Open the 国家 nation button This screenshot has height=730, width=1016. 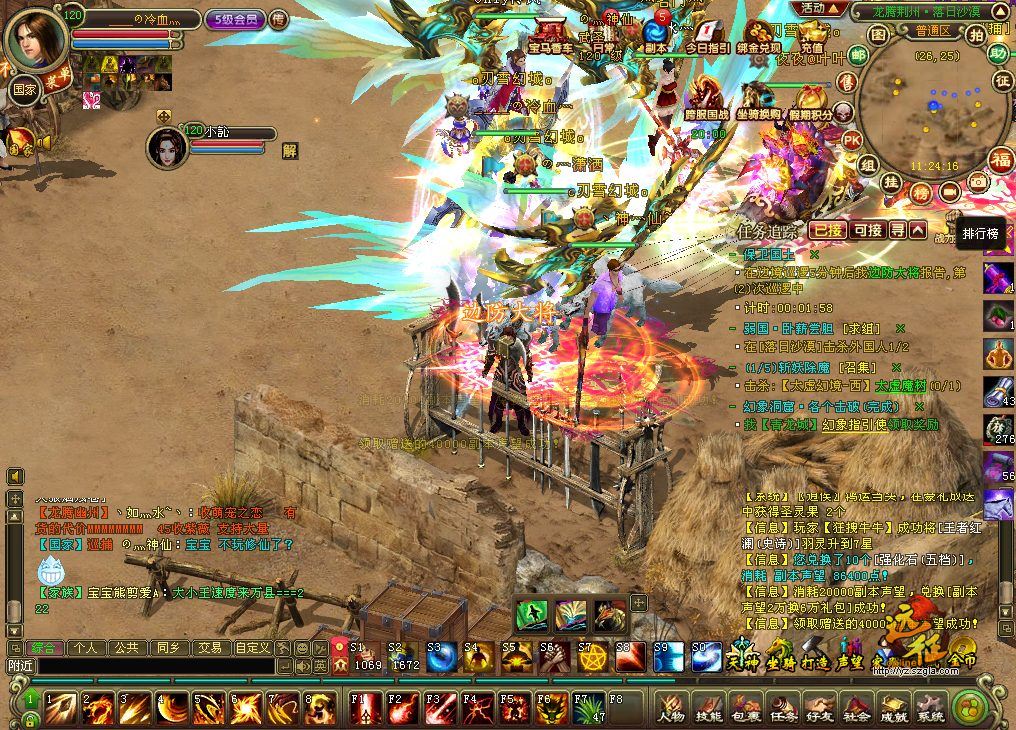(25, 88)
